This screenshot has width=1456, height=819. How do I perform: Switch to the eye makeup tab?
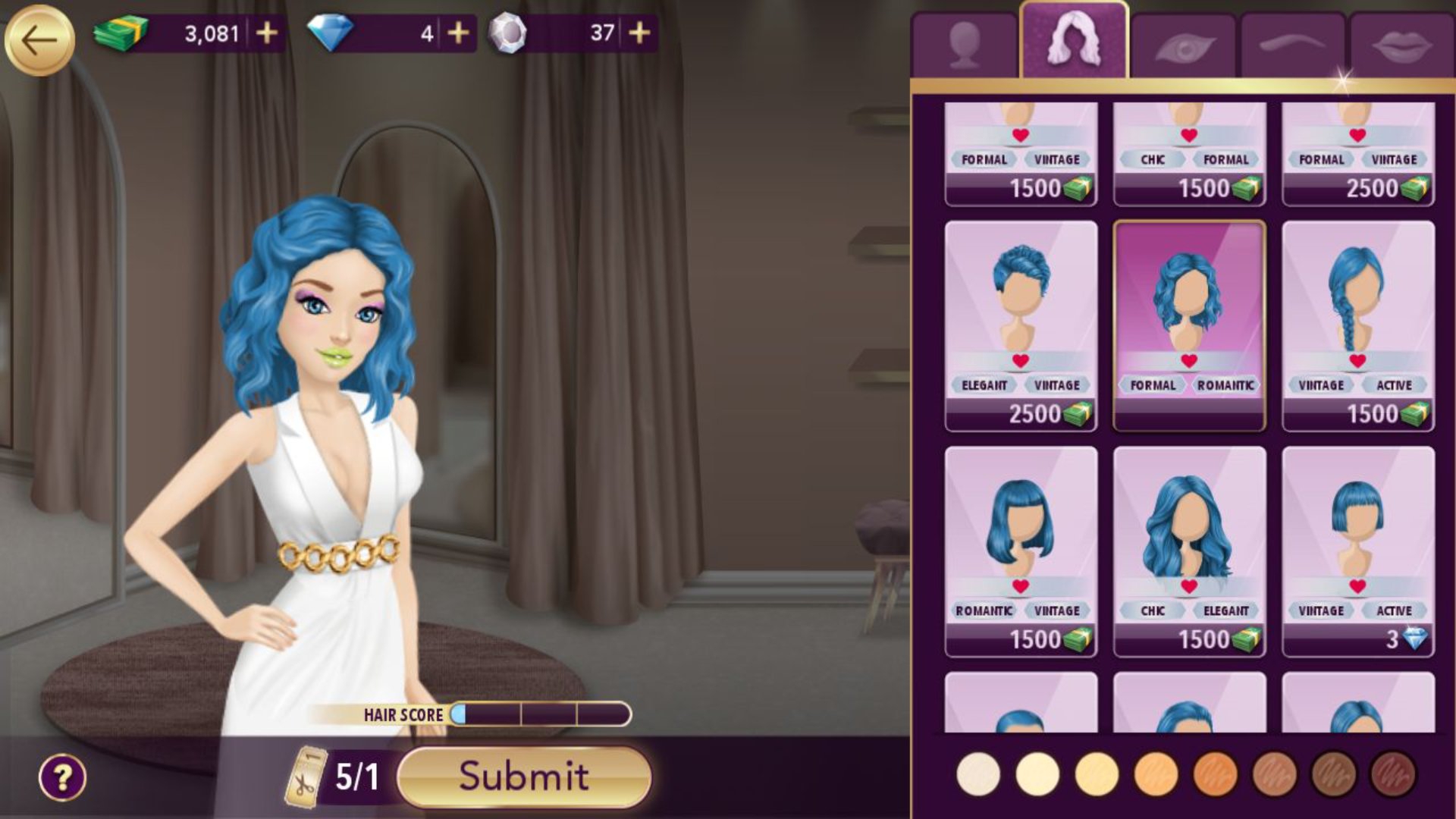click(x=1185, y=47)
